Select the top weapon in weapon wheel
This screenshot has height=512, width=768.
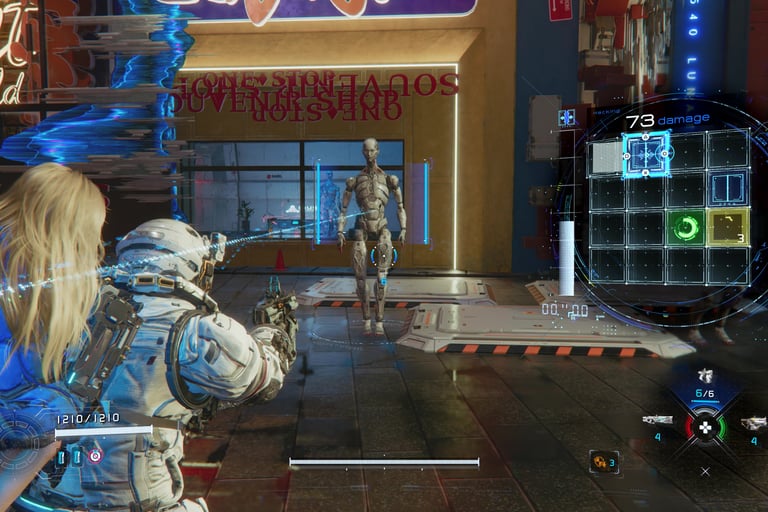click(706, 375)
